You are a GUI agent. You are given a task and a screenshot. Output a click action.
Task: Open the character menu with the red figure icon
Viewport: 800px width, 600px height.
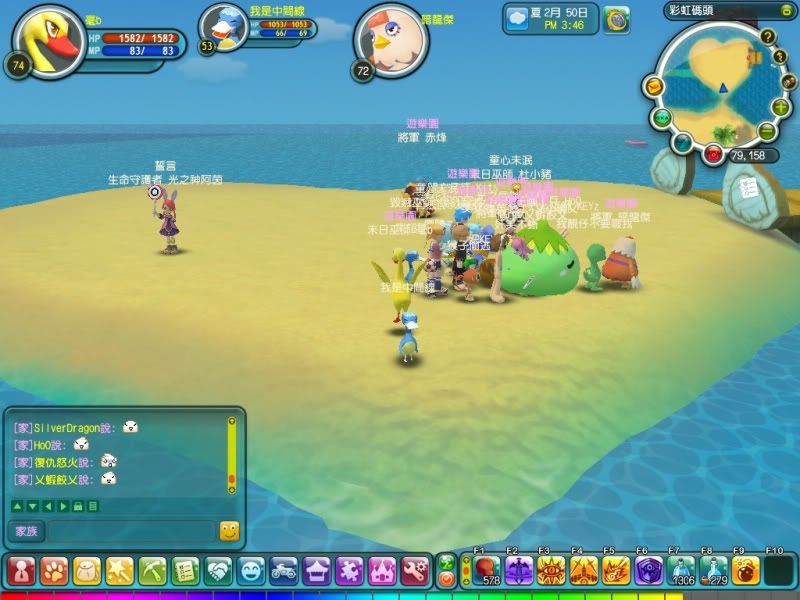(x=21, y=571)
